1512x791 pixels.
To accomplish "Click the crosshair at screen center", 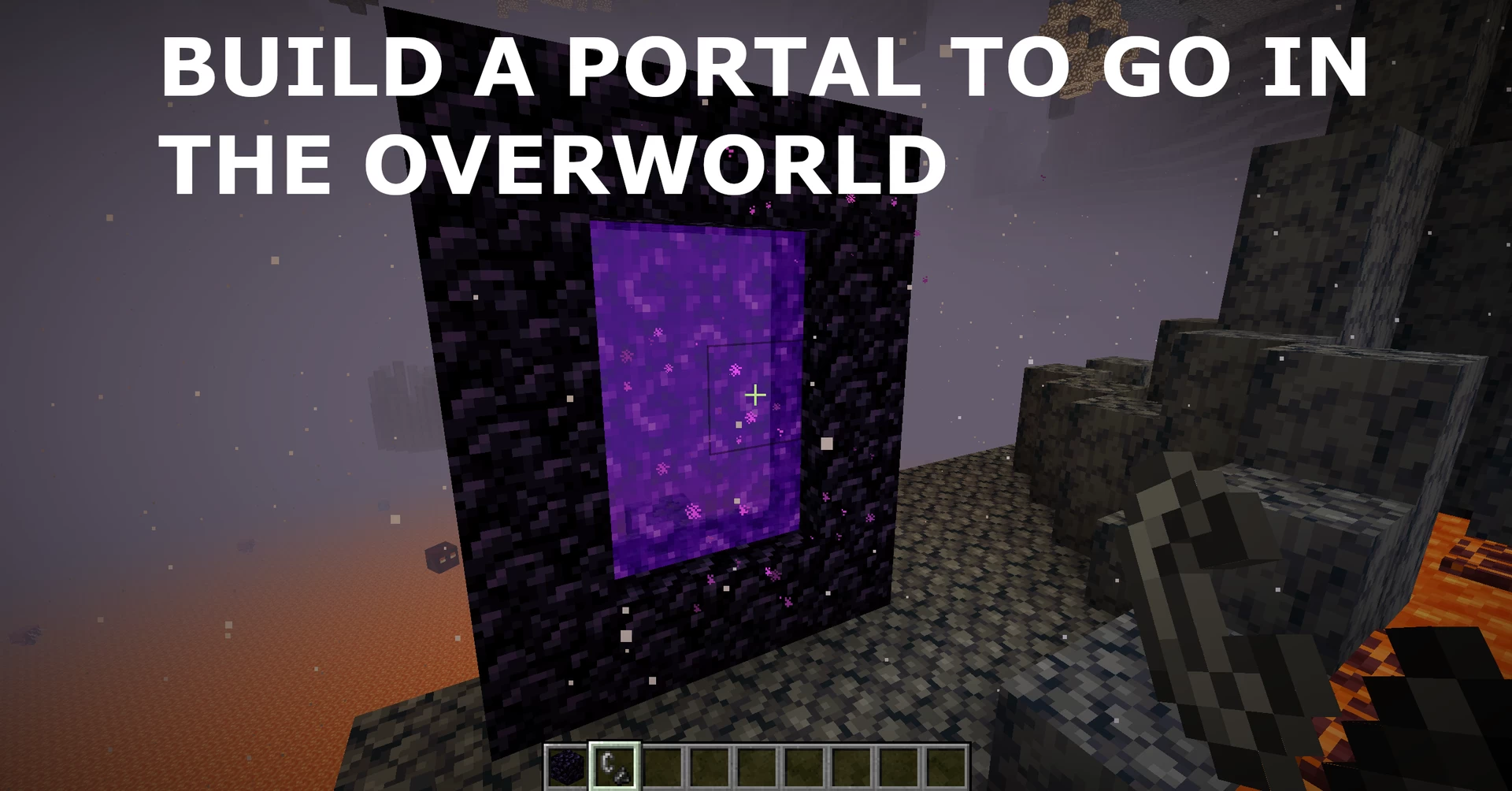I will (x=754, y=396).
